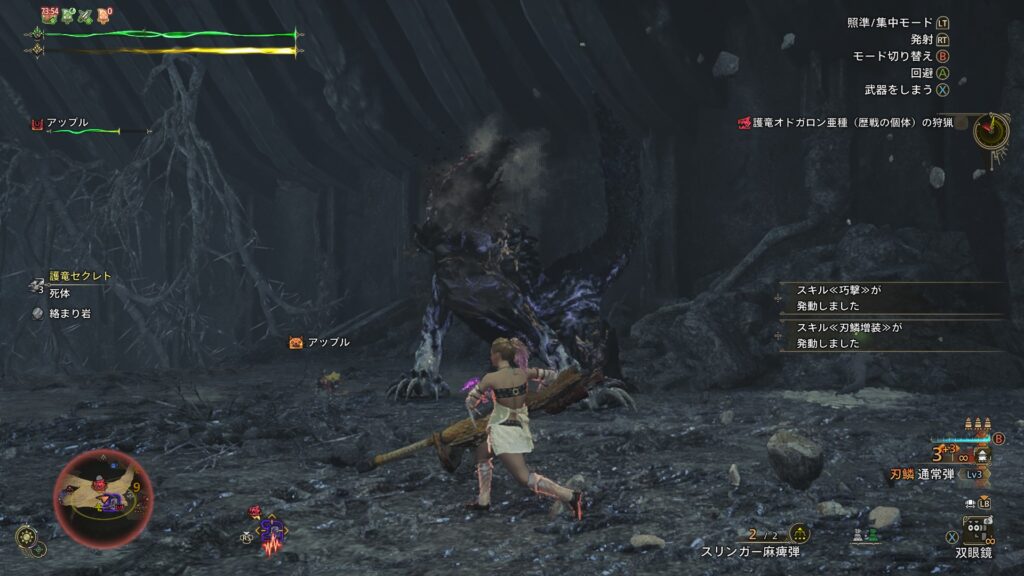The height and width of the screenshot is (576, 1024).
Task: Click the skill 巧撃 activation notification
Action: [x=890, y=298]
